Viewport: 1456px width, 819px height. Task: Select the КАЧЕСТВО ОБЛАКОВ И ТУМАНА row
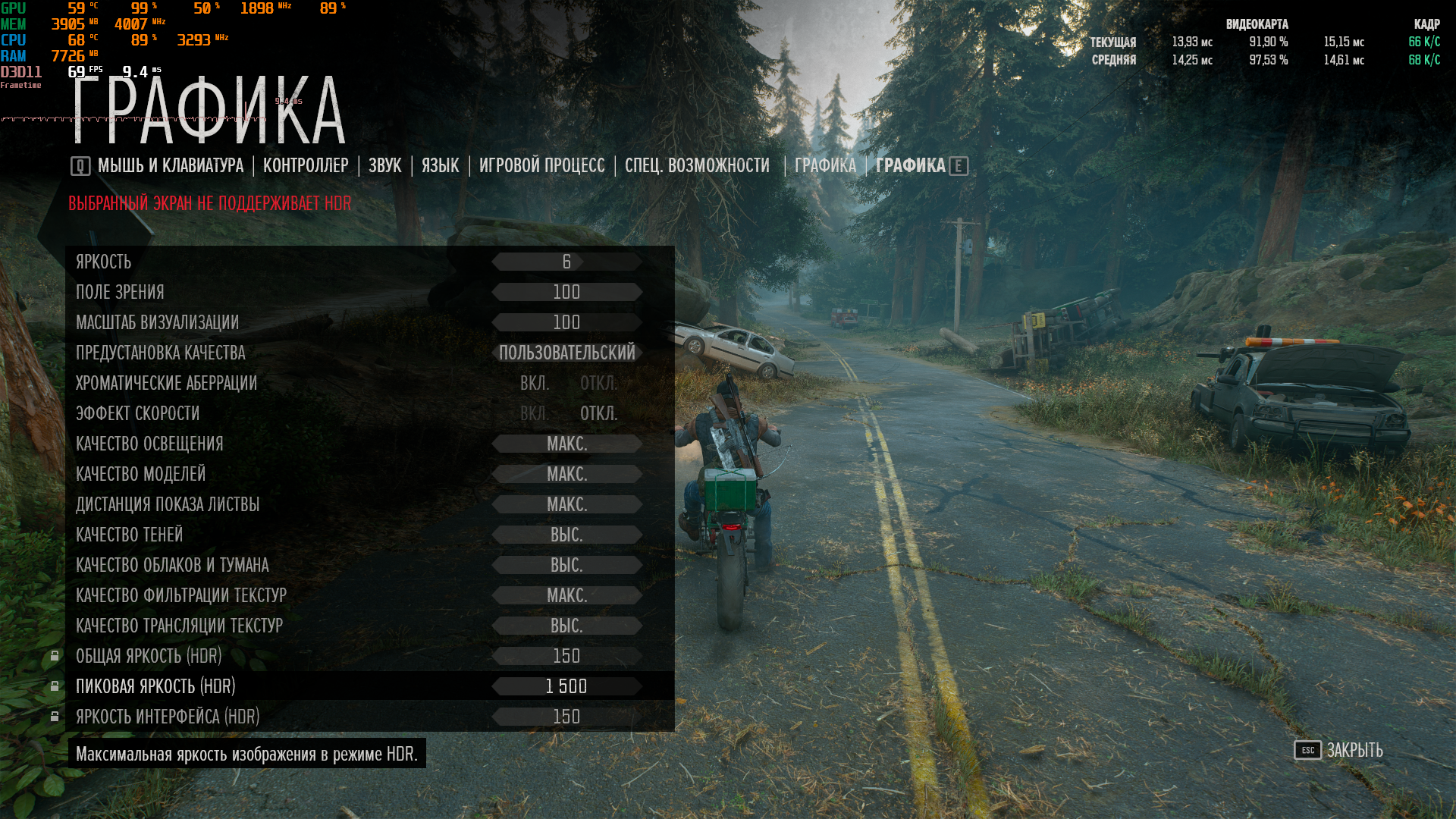click(171, 566)
